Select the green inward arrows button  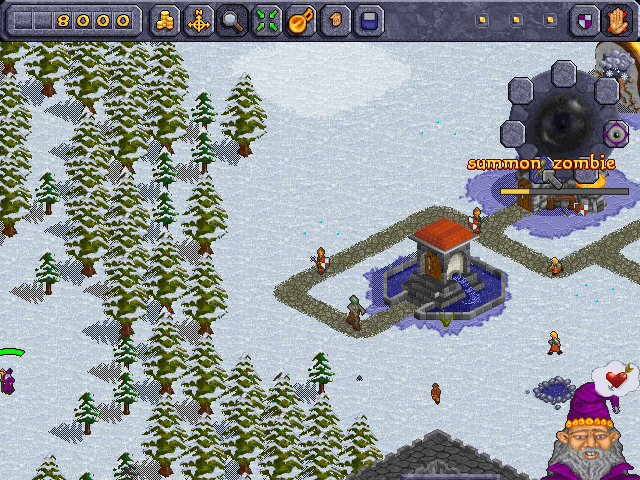pos(266,20)
